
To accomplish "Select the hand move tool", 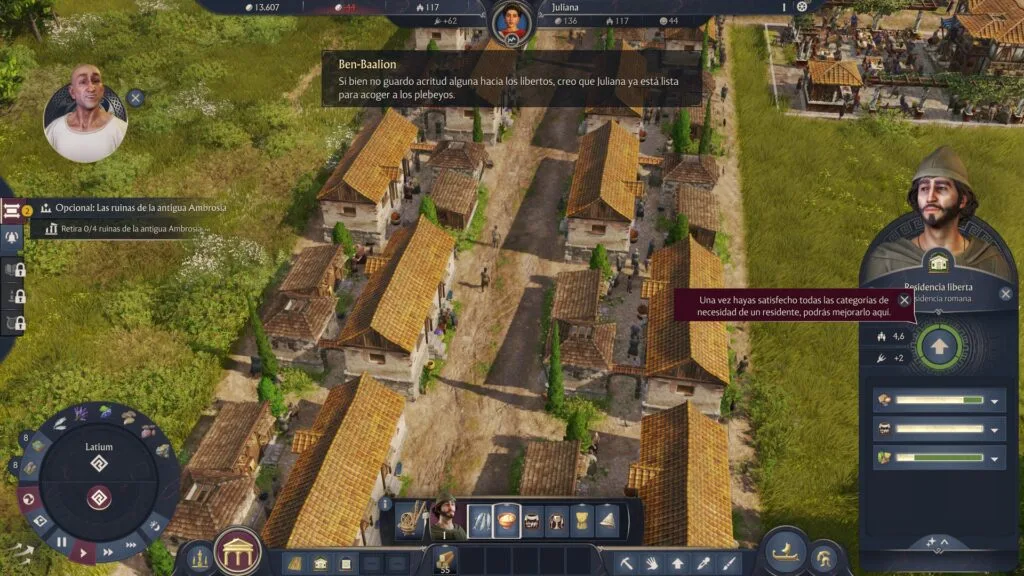I will [652, 563].
